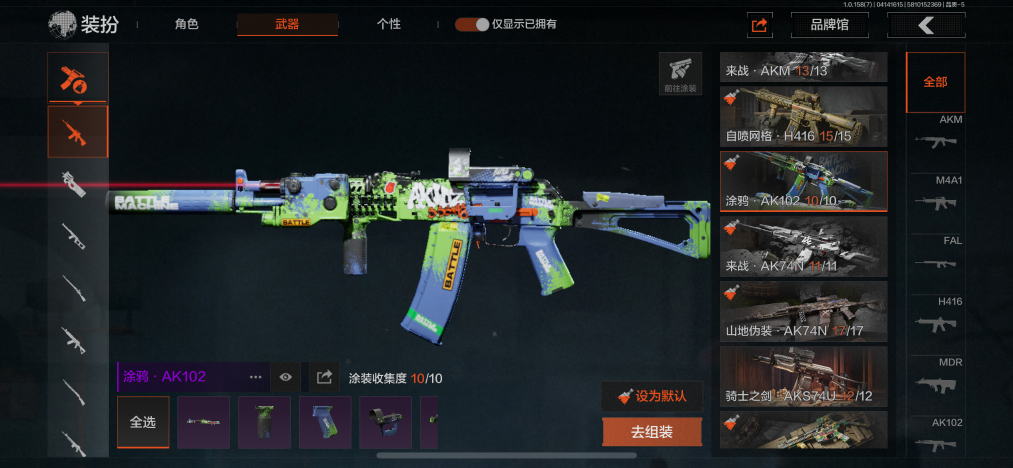Click the share icon at top right
1013x468 pixels.
tap(760, 25)
